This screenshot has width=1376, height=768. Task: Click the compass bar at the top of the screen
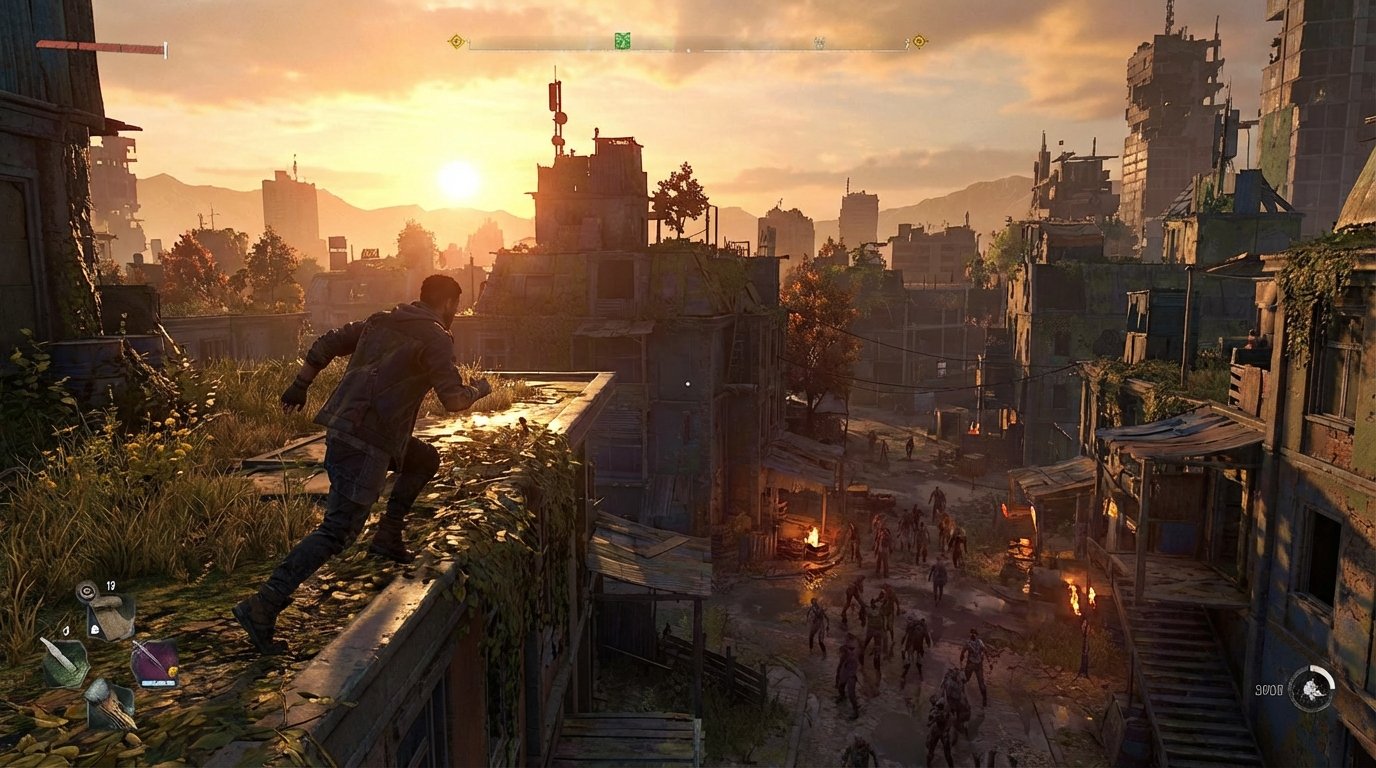click(688, 40)
